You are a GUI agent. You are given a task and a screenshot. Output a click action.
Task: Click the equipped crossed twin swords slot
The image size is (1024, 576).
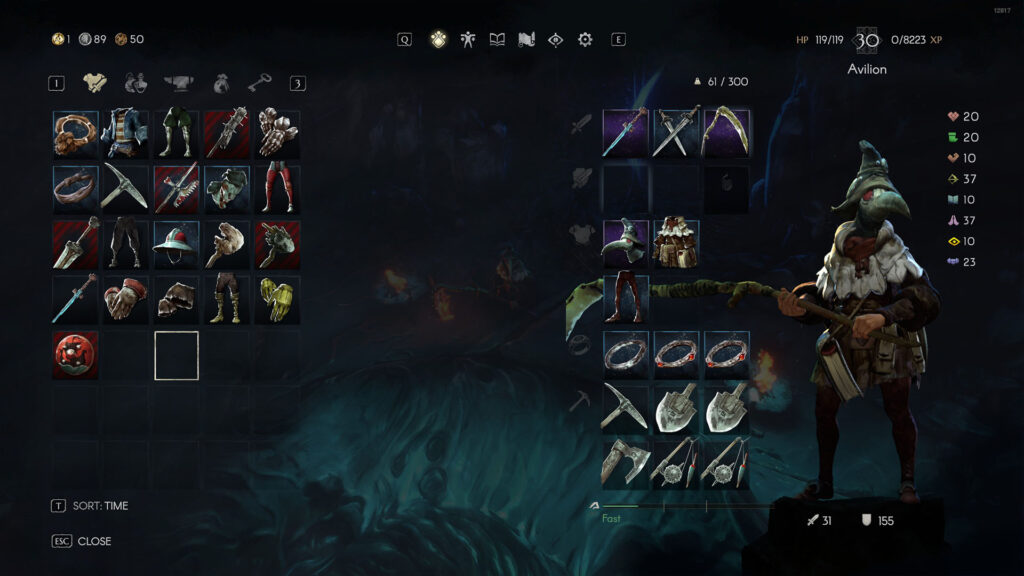click(676, 133)
